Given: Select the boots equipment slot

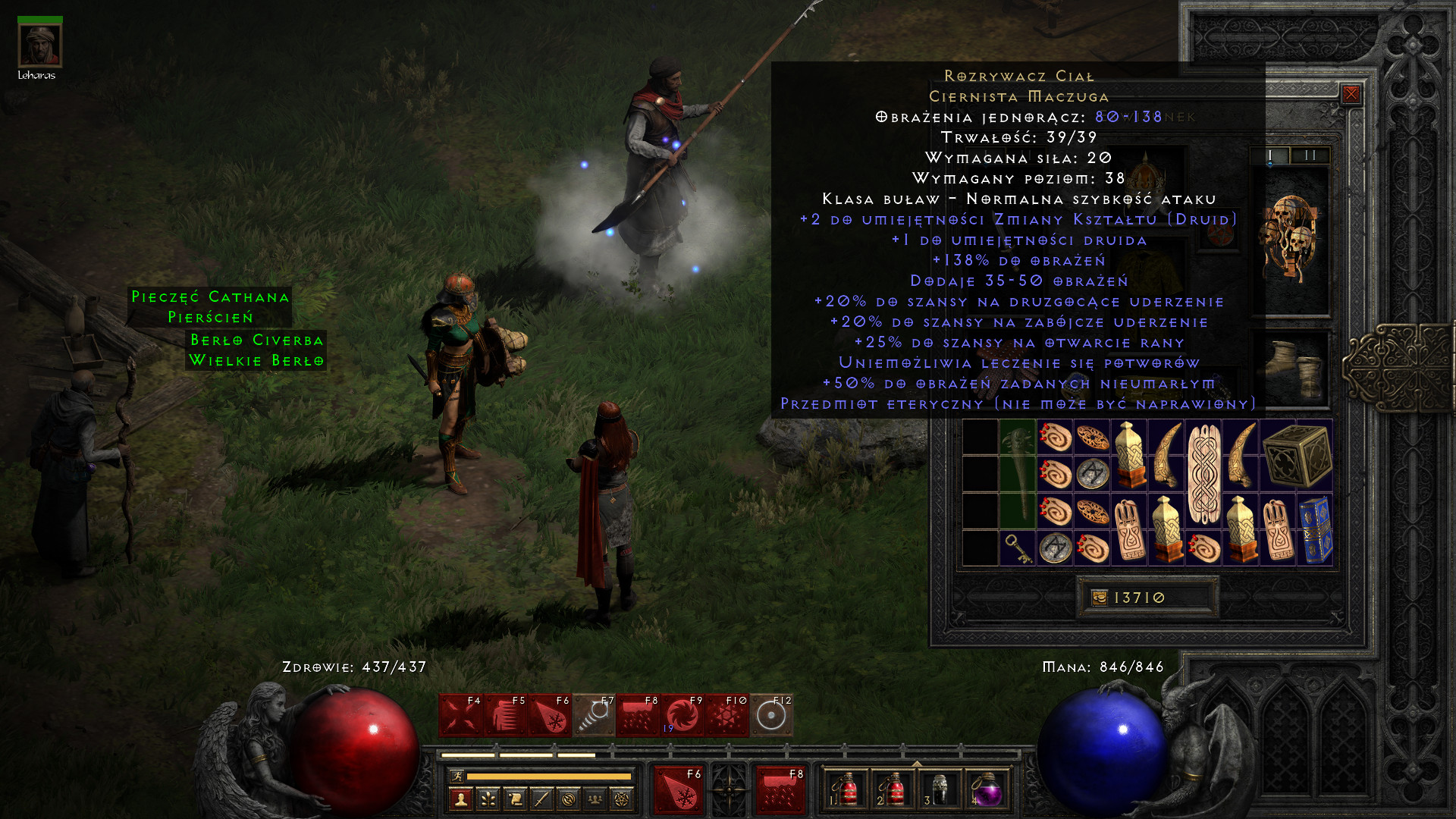Looking at the screenshot, I should pos(1292,369).
